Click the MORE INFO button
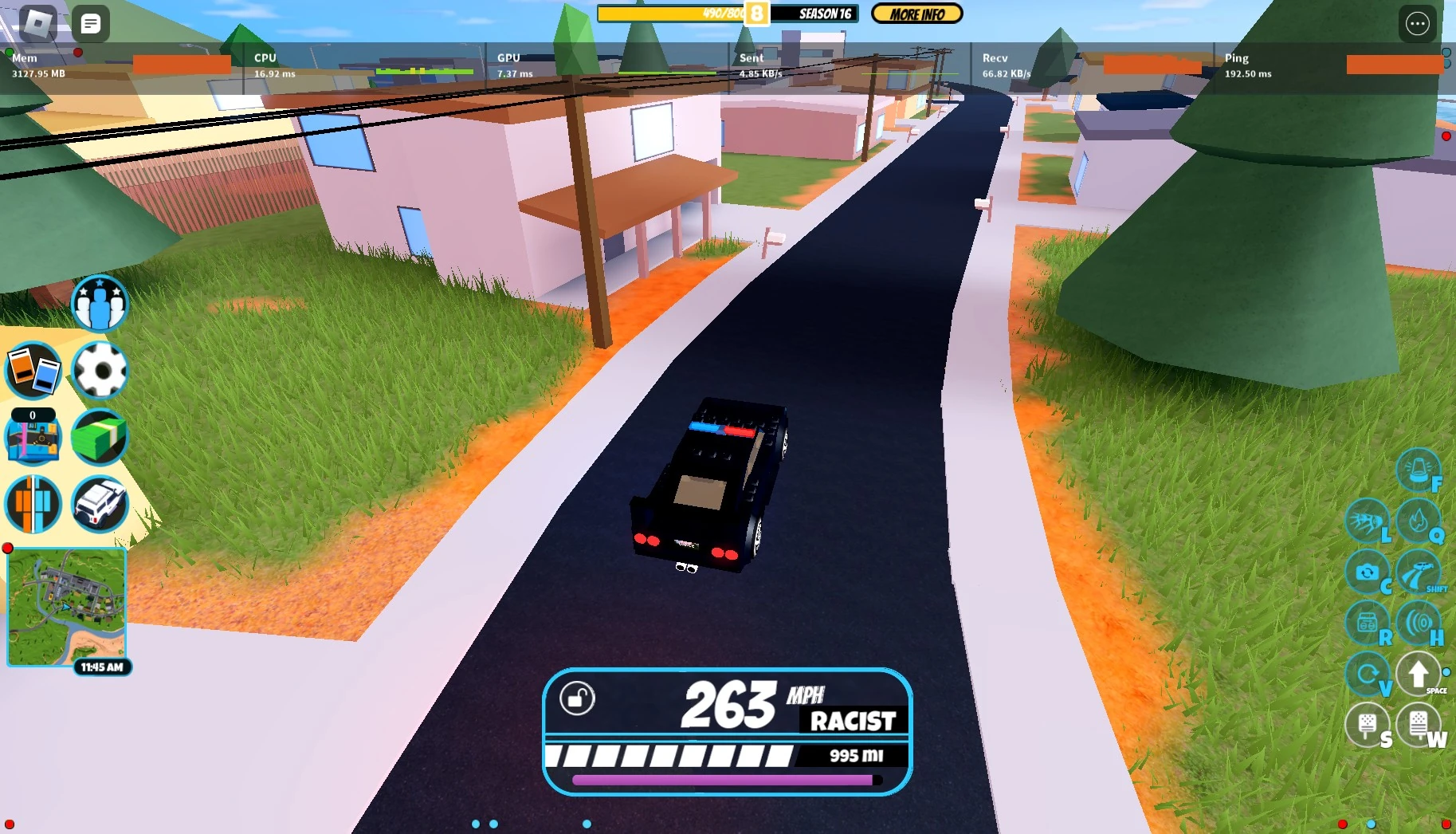Viewport: 1456px width, 834px height. click(916, 14)
